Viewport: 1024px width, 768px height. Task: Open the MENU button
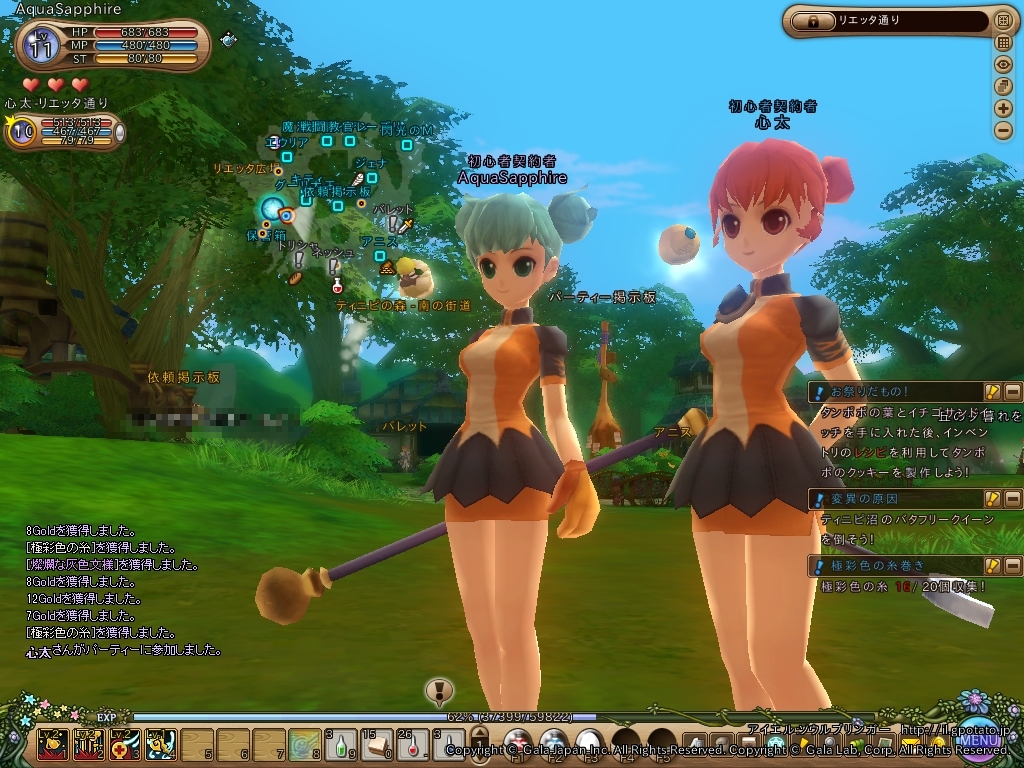click(x=979, y=741)
